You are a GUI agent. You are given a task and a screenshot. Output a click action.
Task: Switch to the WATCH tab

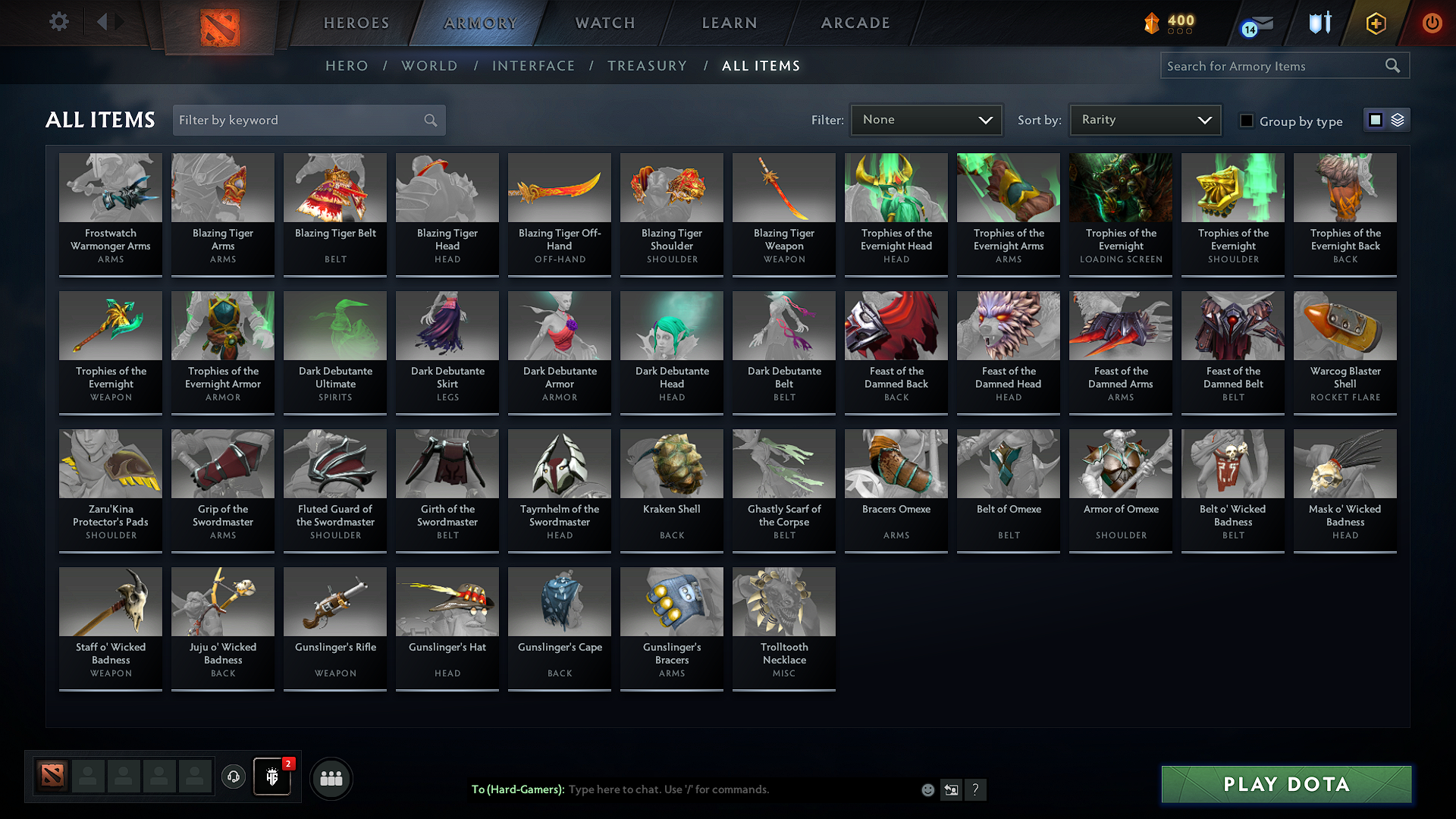tap(604, 23)
